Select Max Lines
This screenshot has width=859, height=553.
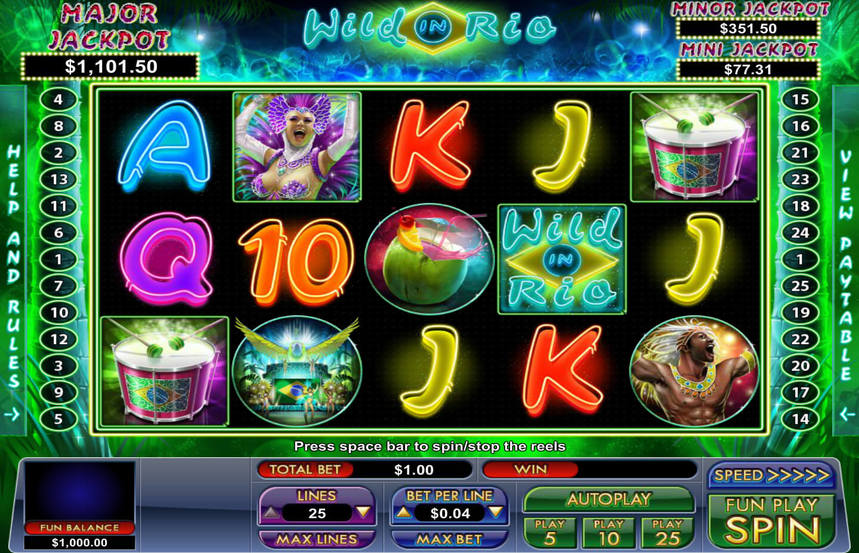pyautogui.click(x=316, y=540)
